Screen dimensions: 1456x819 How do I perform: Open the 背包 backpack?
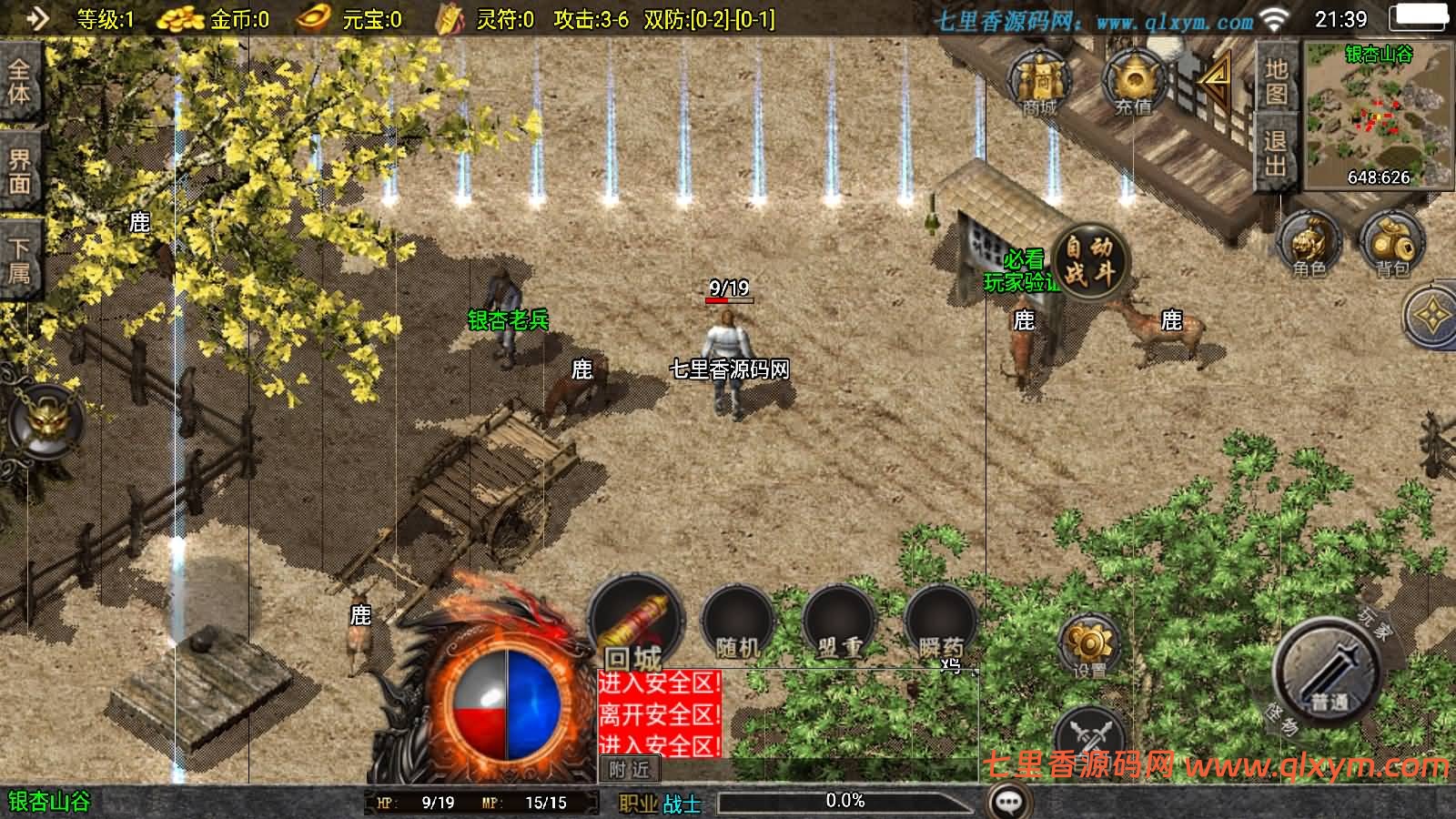pyautogui.click(x=1391, y=243)
